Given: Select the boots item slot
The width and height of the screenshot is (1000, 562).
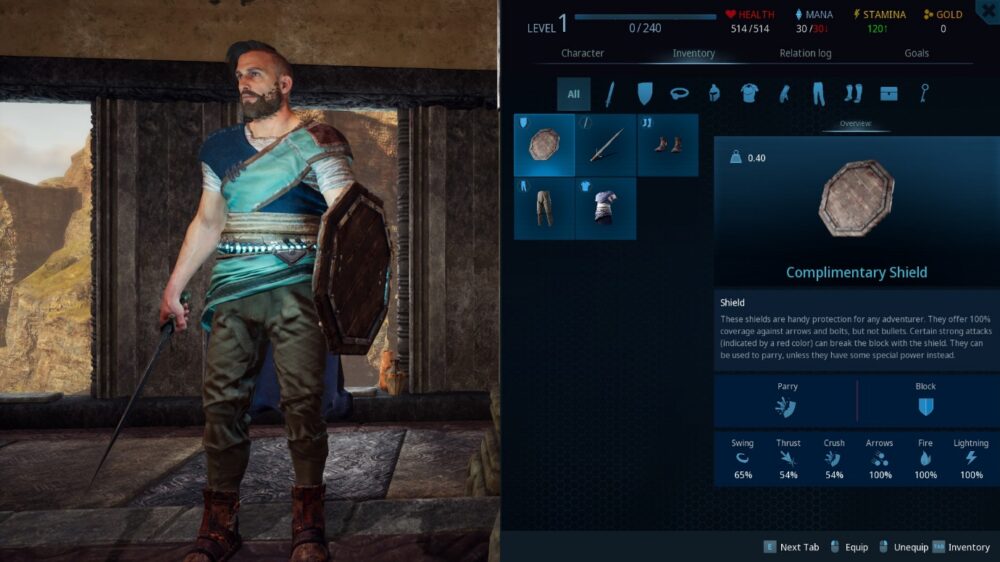Looking at the screenshot, I should click(x=667, y=145).
